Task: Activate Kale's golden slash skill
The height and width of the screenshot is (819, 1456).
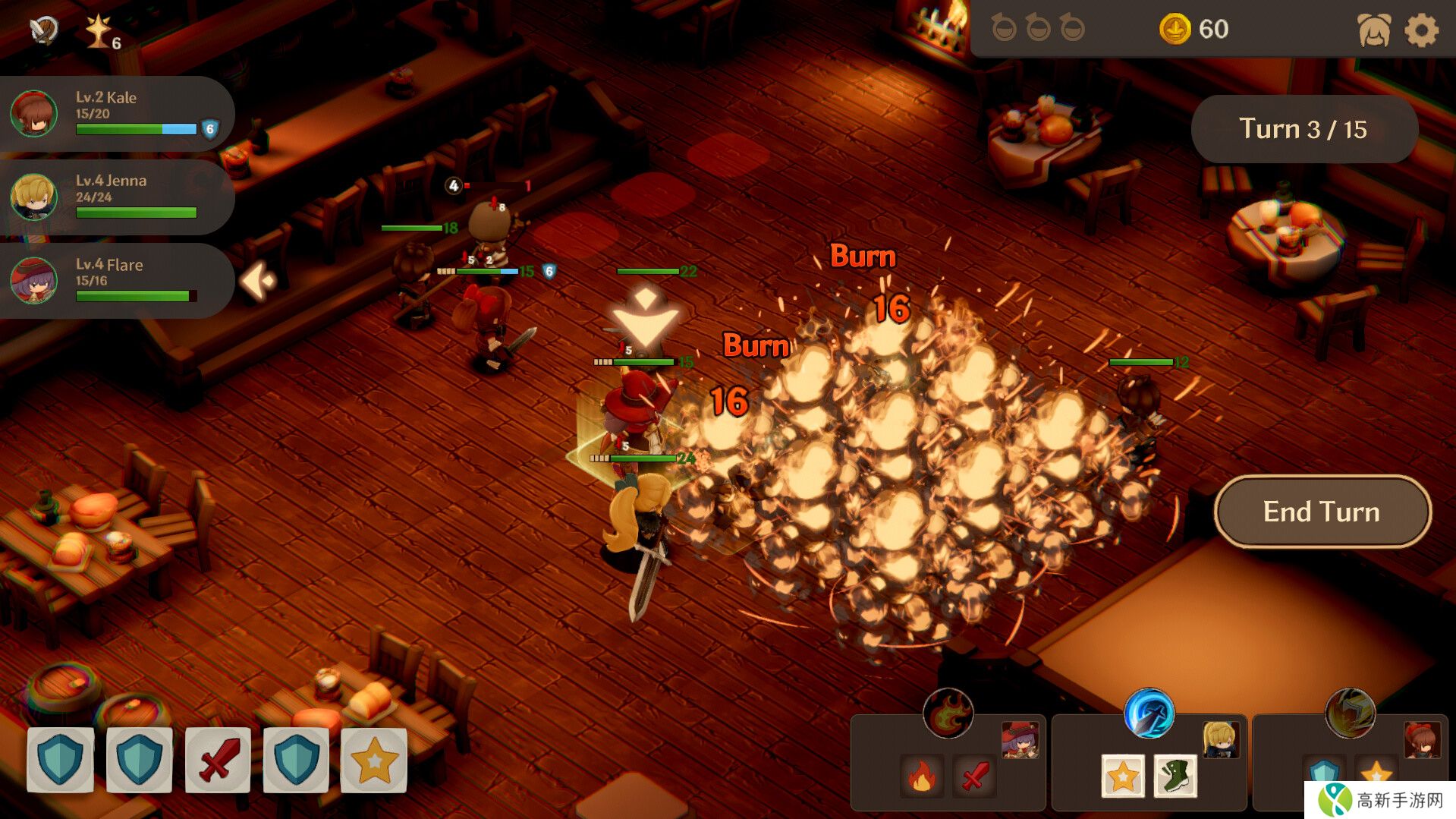Action: 1350,713
